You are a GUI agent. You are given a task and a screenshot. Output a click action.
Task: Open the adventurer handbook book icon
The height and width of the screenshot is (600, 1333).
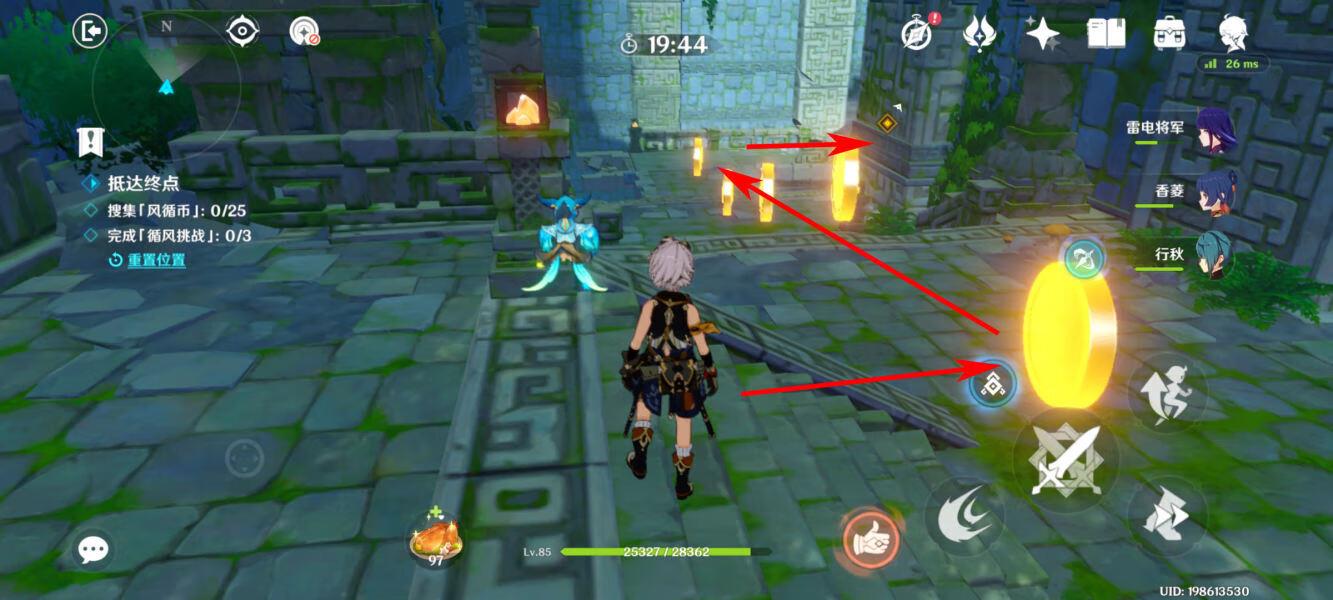click(x=1106, y=33)
